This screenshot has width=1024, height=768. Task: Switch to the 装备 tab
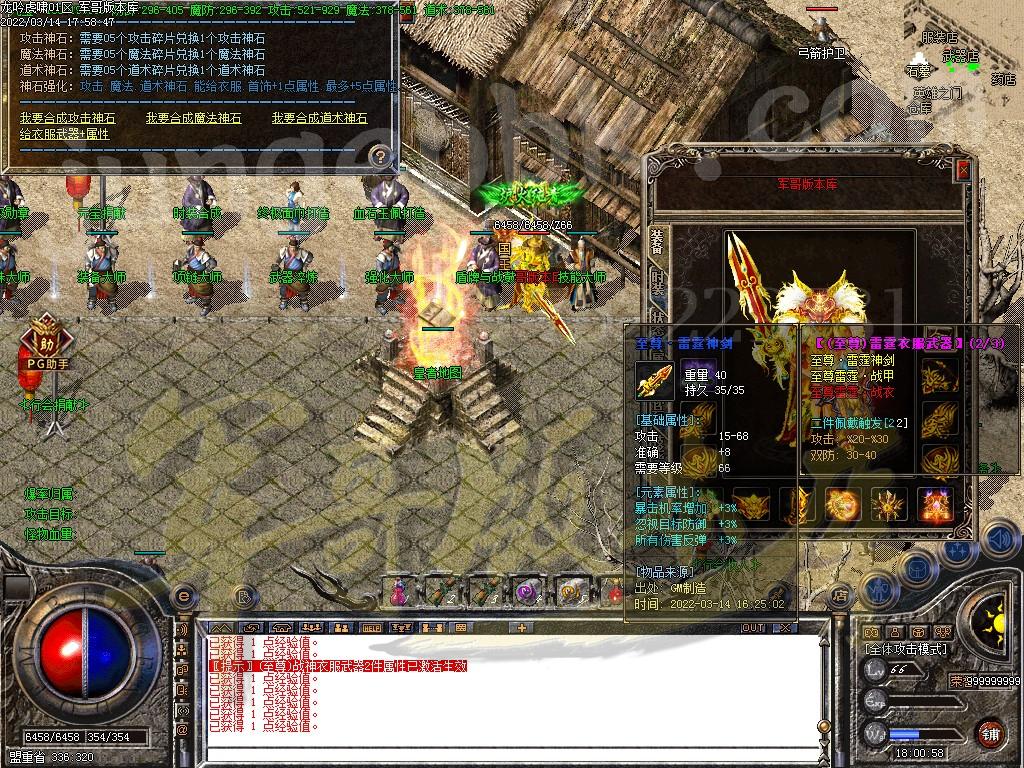pyautogui.click(x=657, y=243)
